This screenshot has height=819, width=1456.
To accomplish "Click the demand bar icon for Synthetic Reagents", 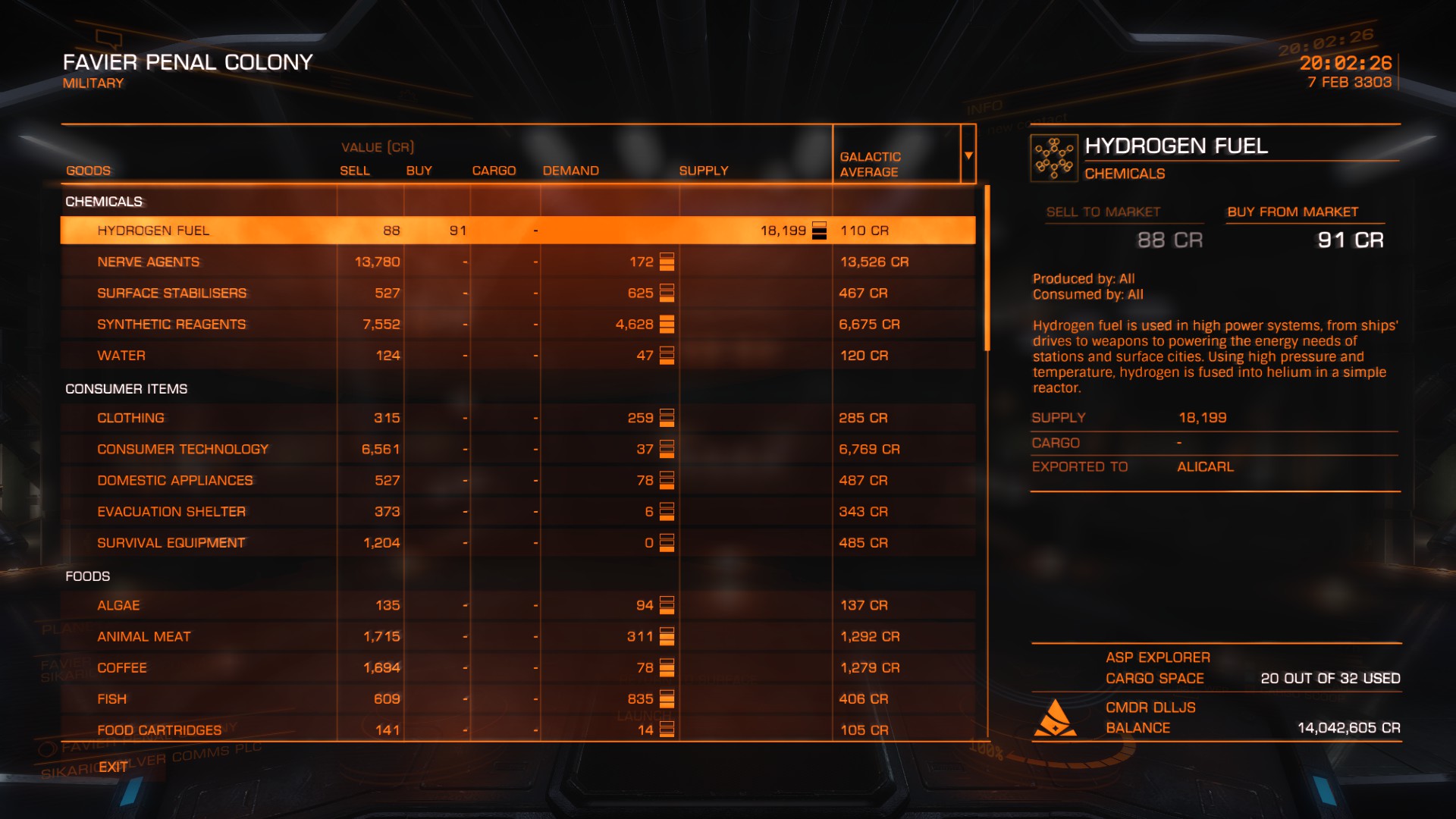I will (x=666, y=324).
